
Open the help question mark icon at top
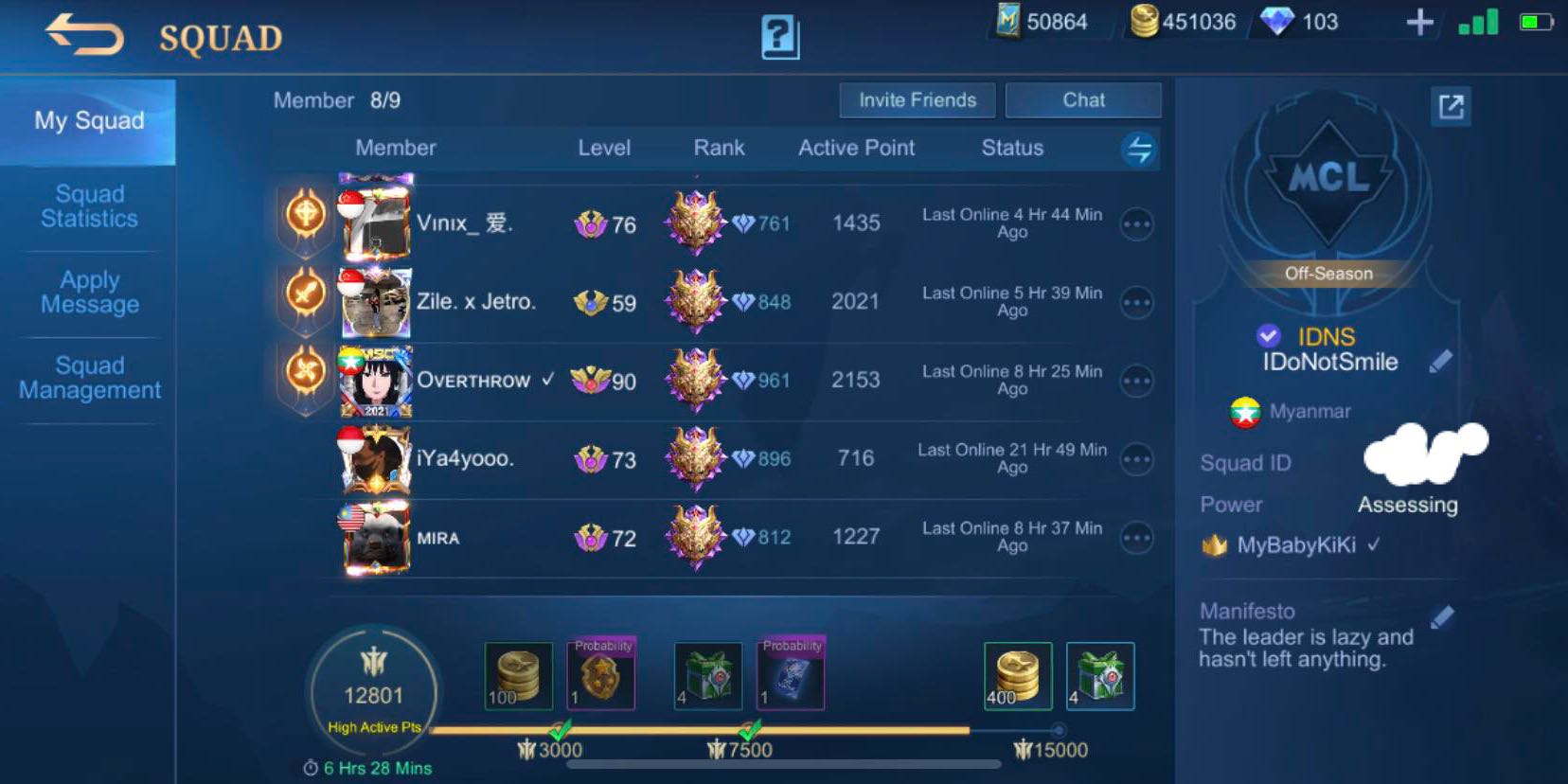coord(779,37)
